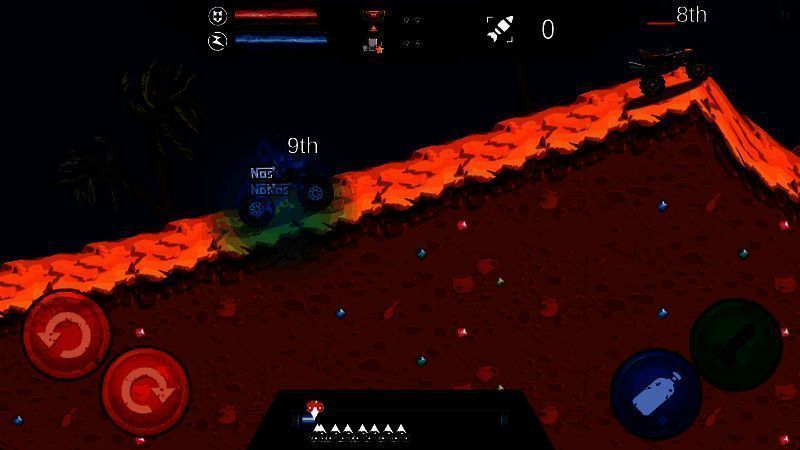Pause the race with the faint pause icon
The image size is (800, 450).
click(x=784, y=14)
